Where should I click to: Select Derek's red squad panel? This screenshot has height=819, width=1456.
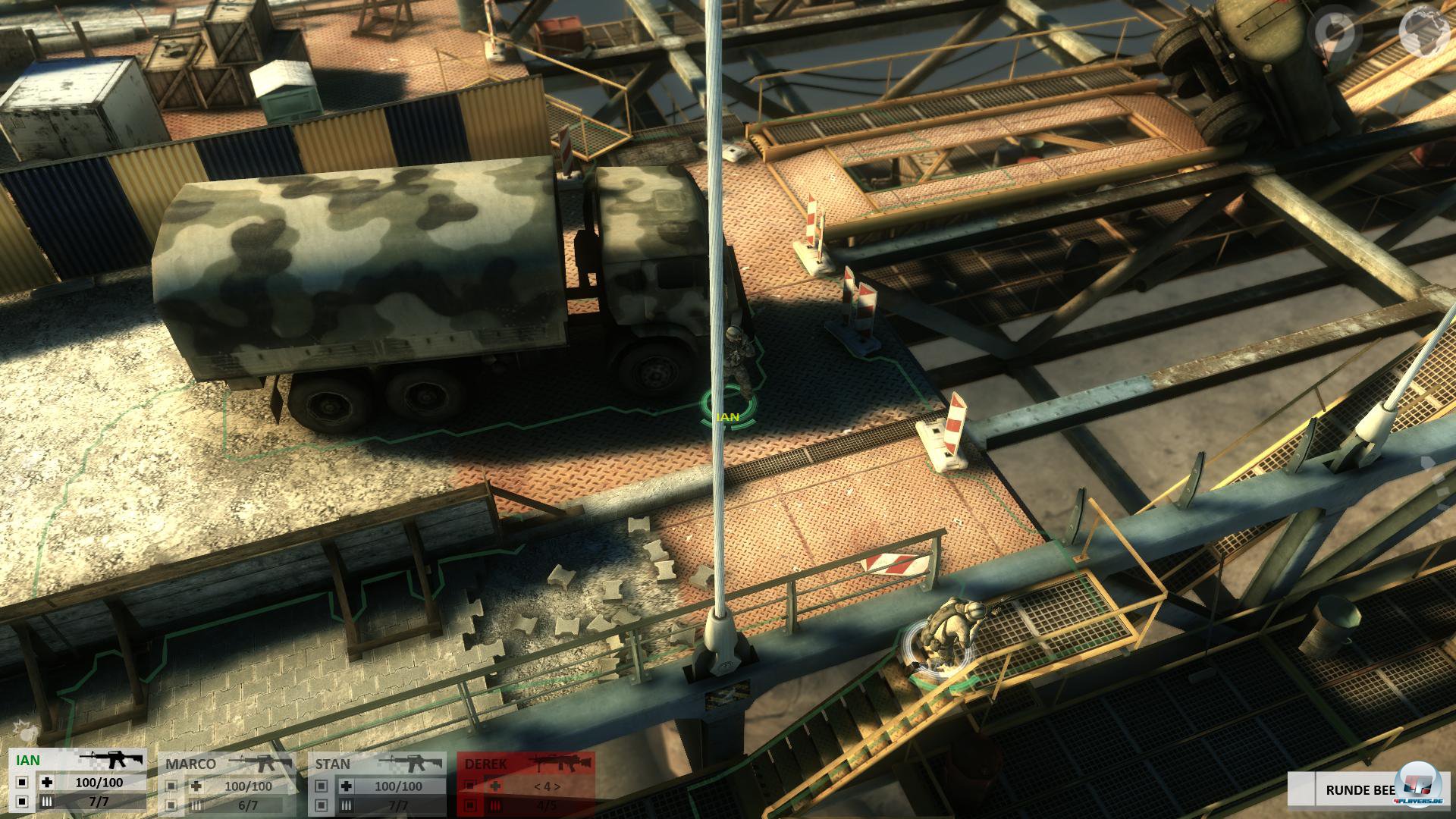[x=487, y=764]
